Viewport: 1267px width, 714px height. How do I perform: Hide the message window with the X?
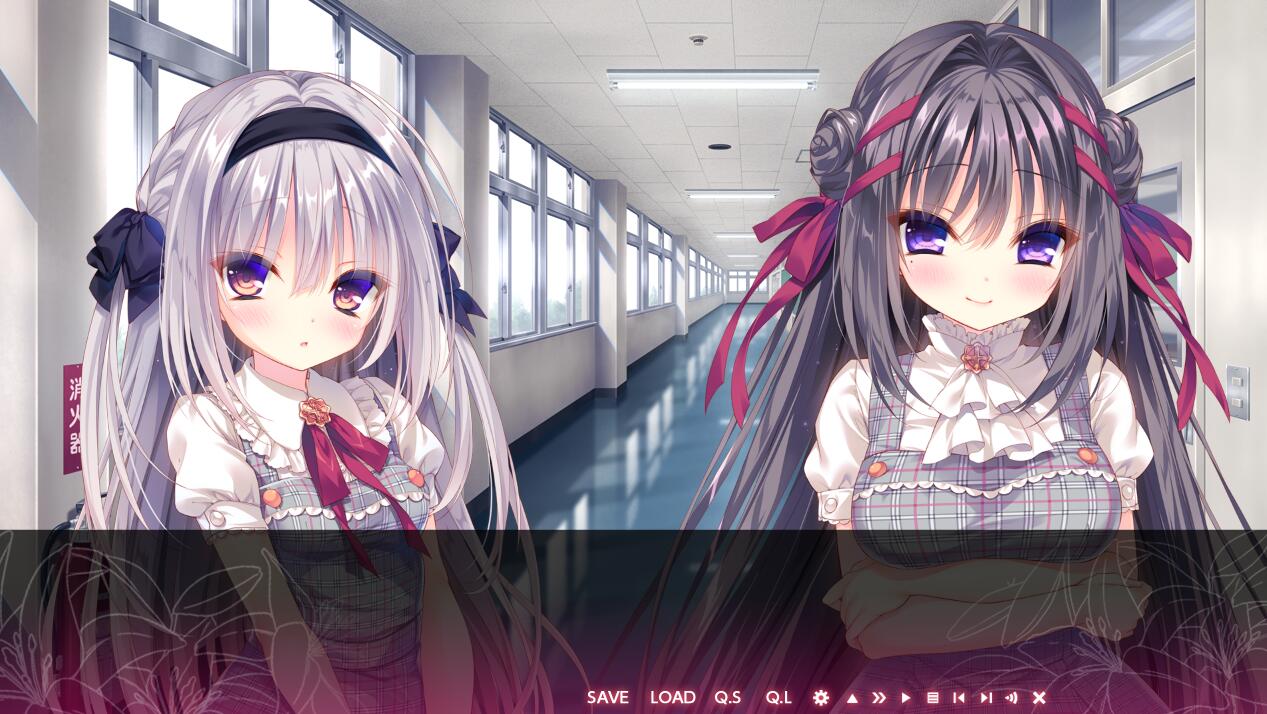pyautogui.click(x=1039, y=698)
